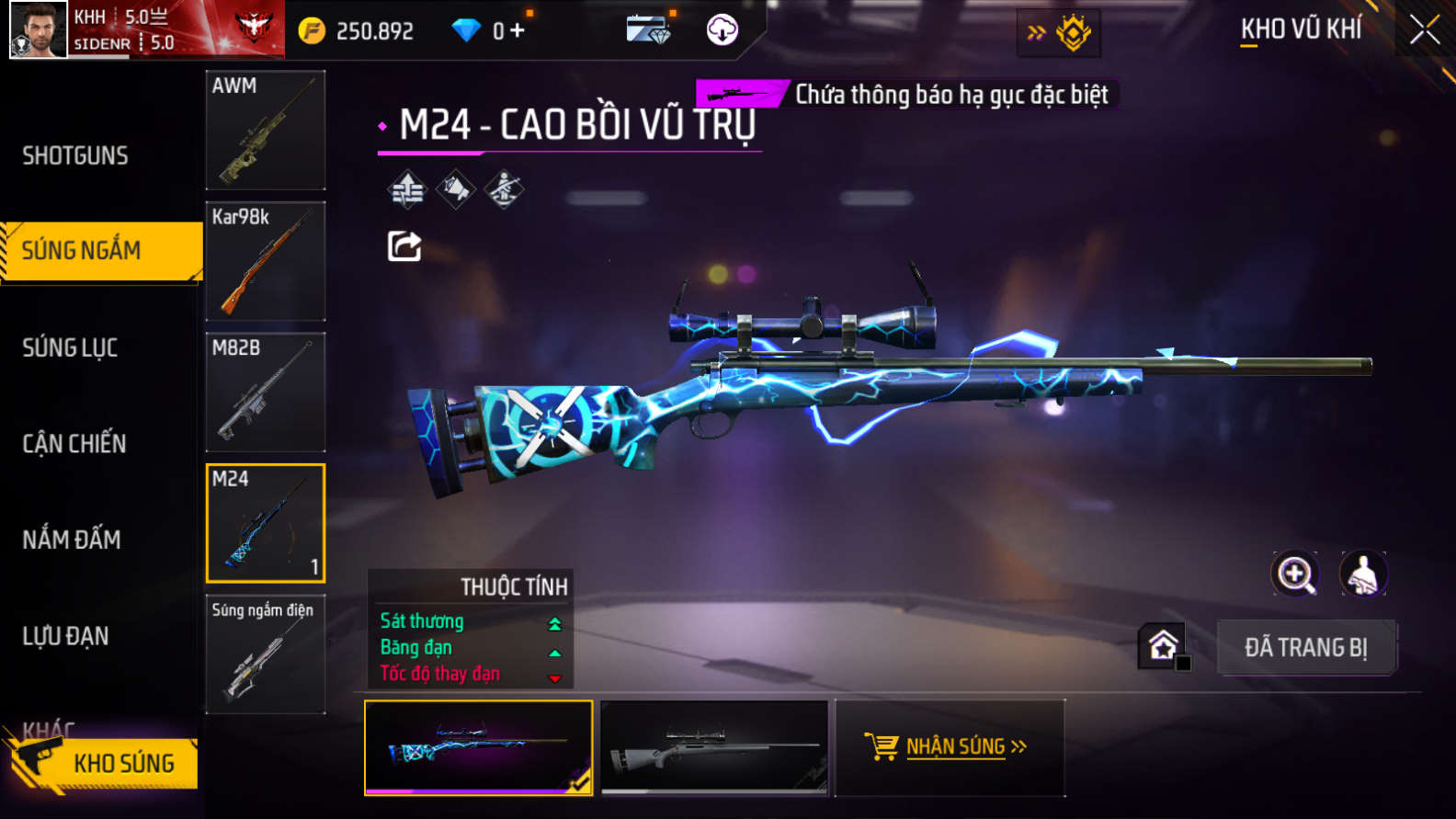Open the player profile avatar

pos(39,29)
